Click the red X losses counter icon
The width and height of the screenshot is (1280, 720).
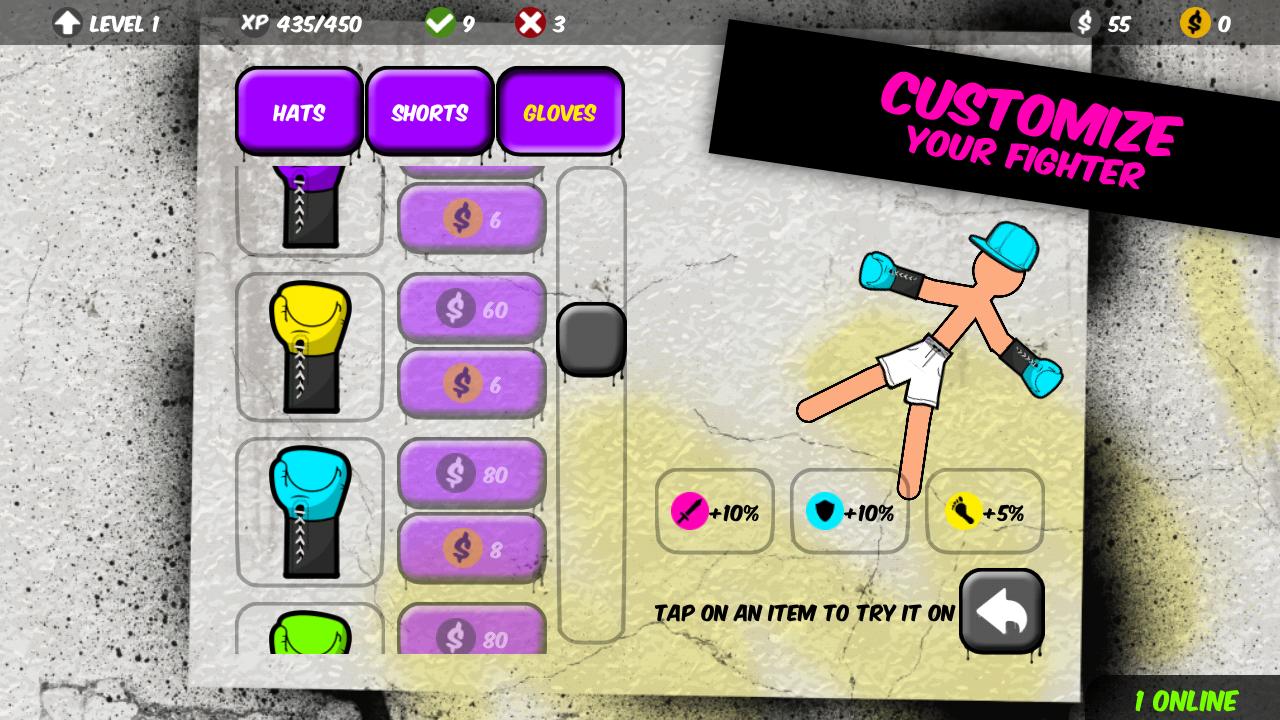530,22
